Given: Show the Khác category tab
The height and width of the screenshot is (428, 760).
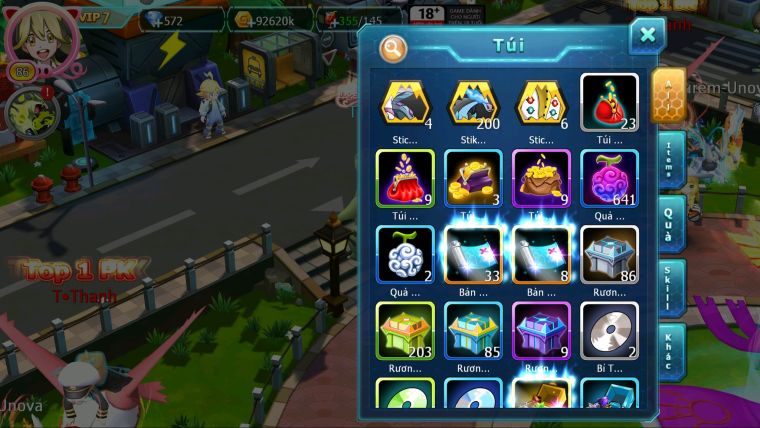Looking at the screenshot, I should tap(671, 350).
